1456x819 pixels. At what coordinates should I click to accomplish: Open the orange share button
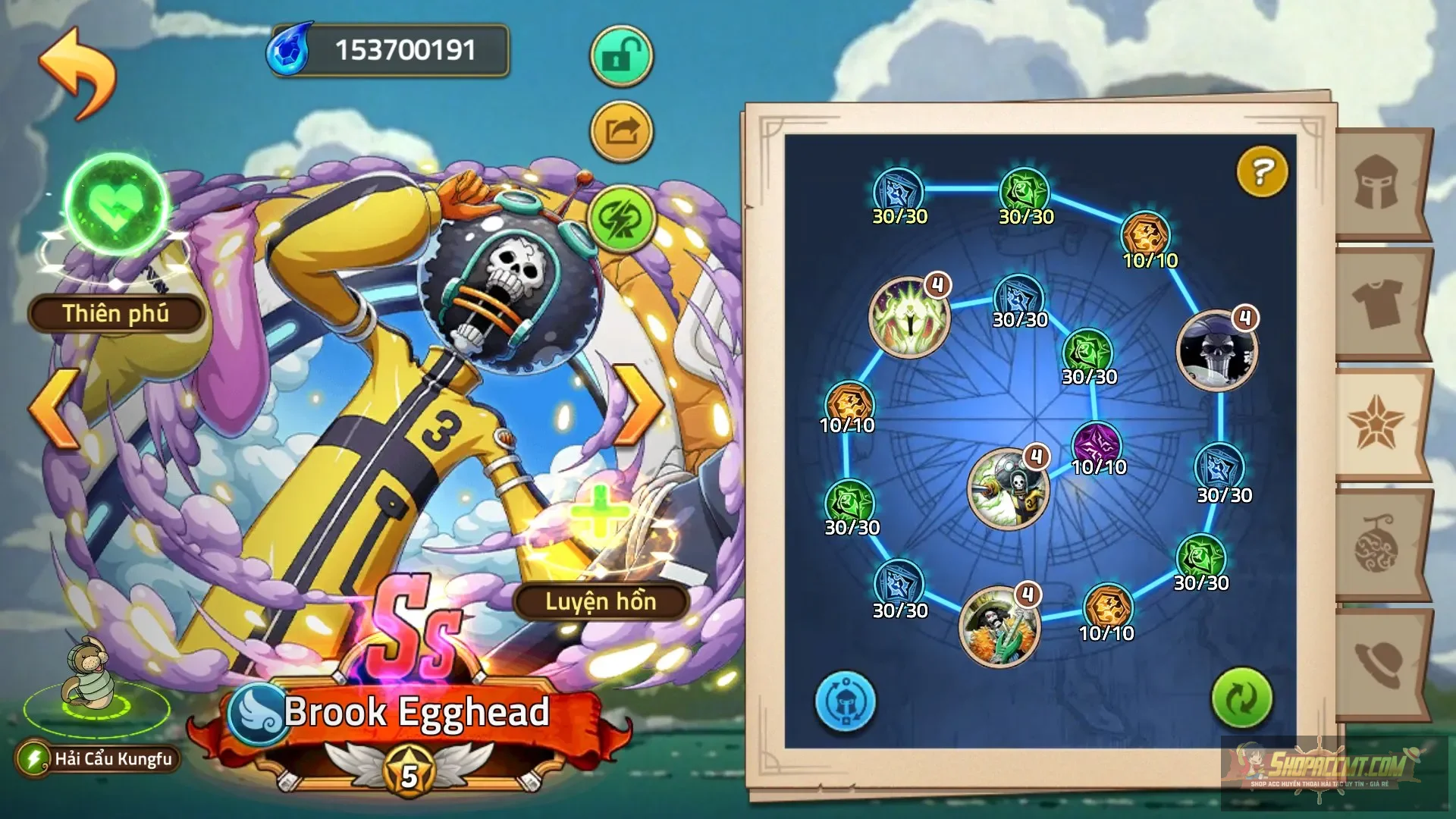621,132
